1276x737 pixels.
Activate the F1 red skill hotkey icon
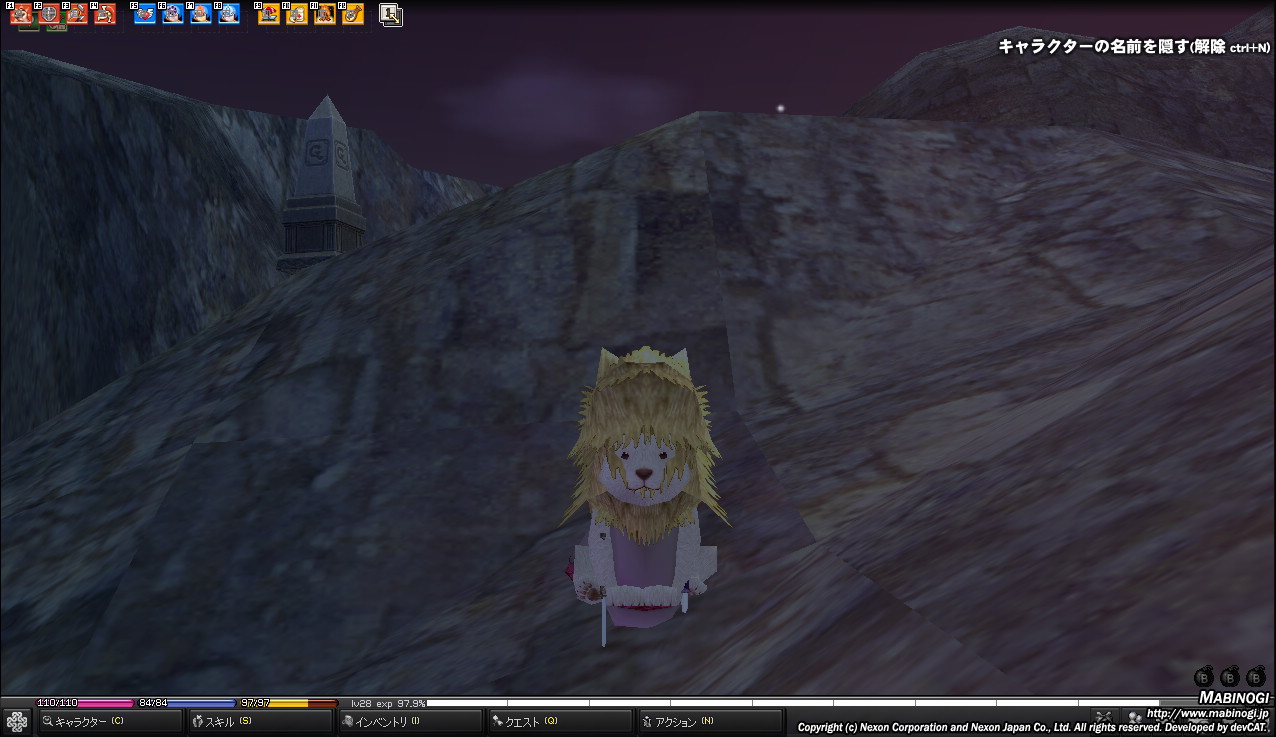(21, 14)
